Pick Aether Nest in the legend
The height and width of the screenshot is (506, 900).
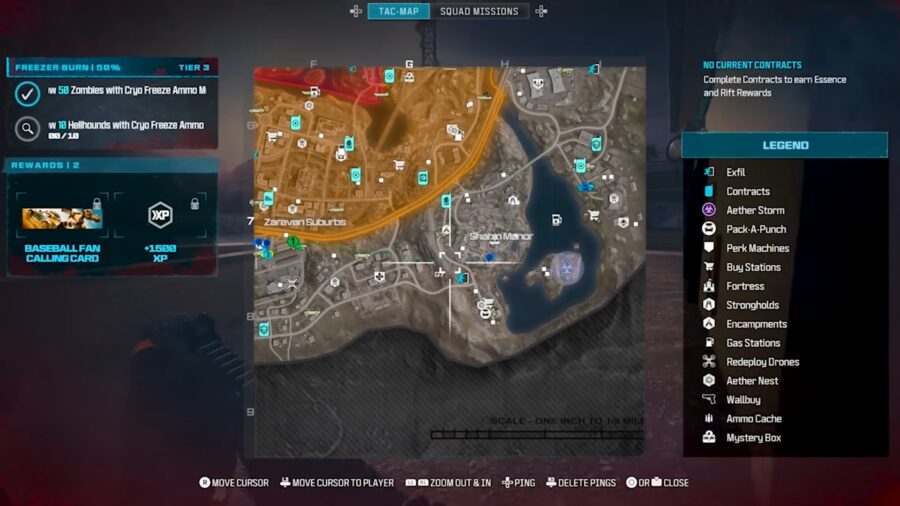tap(752, 381)
